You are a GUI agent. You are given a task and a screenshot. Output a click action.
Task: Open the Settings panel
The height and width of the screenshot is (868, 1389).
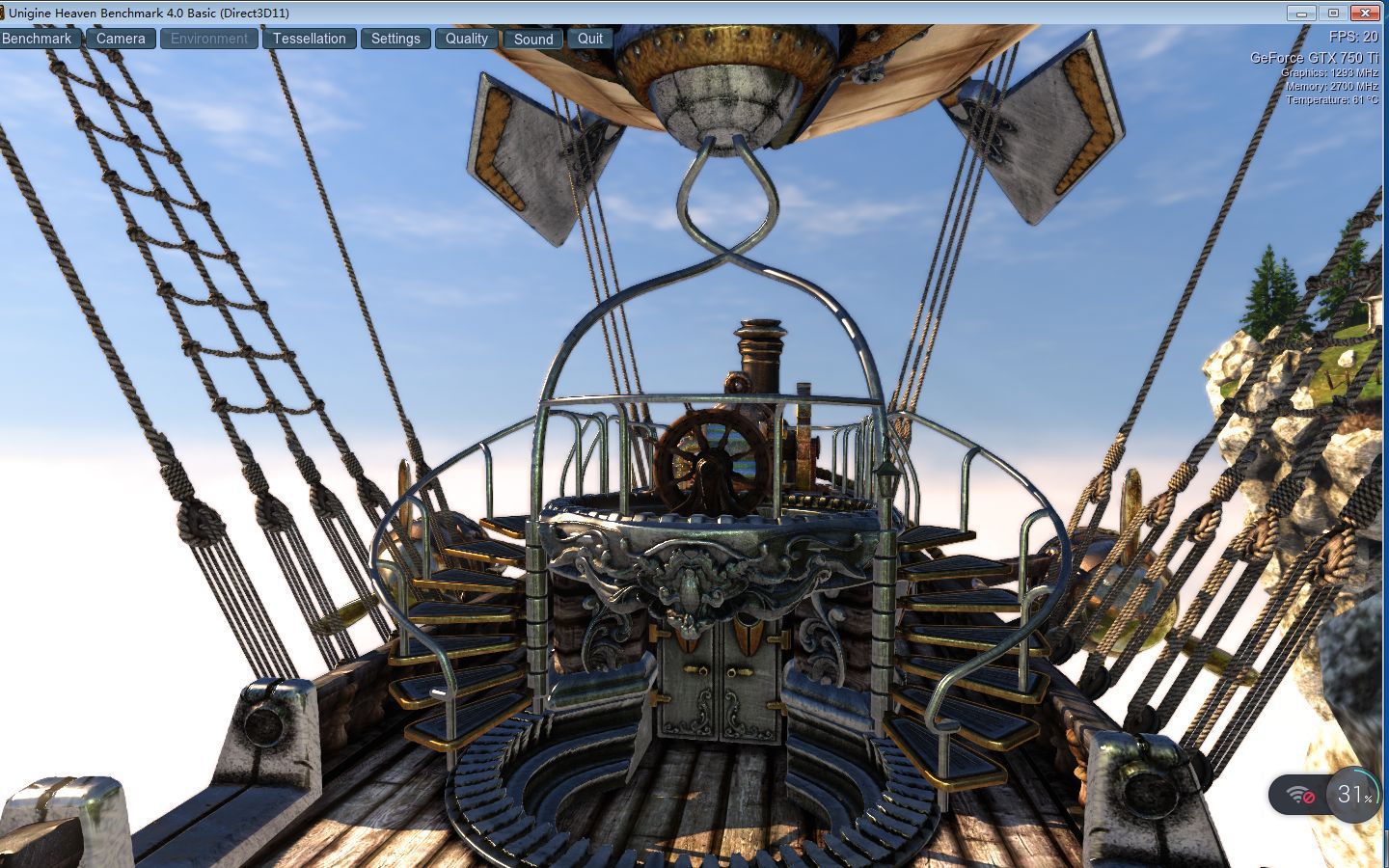[395, 39]
